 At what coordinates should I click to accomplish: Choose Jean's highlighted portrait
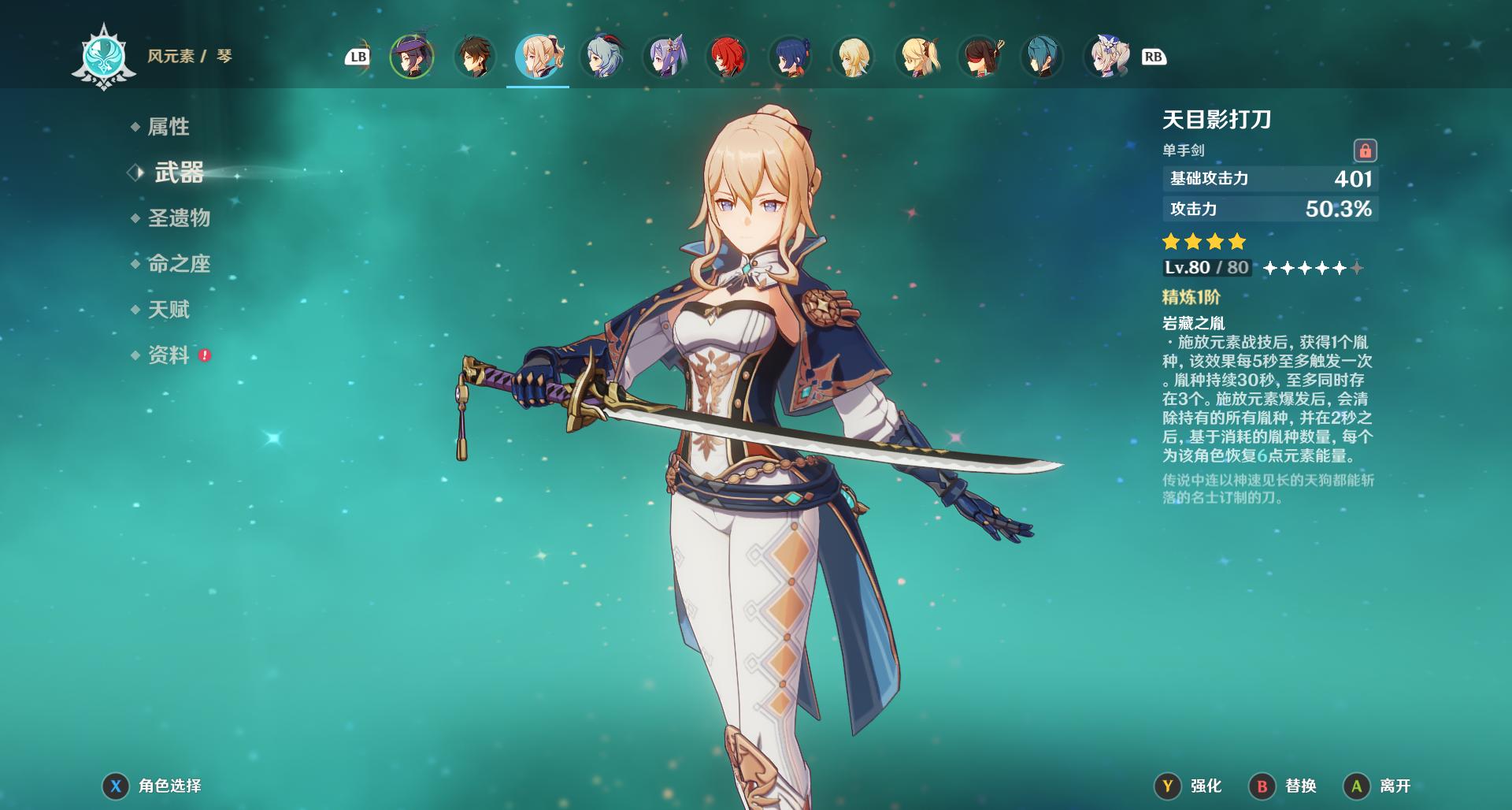click(x=538, y=57)
